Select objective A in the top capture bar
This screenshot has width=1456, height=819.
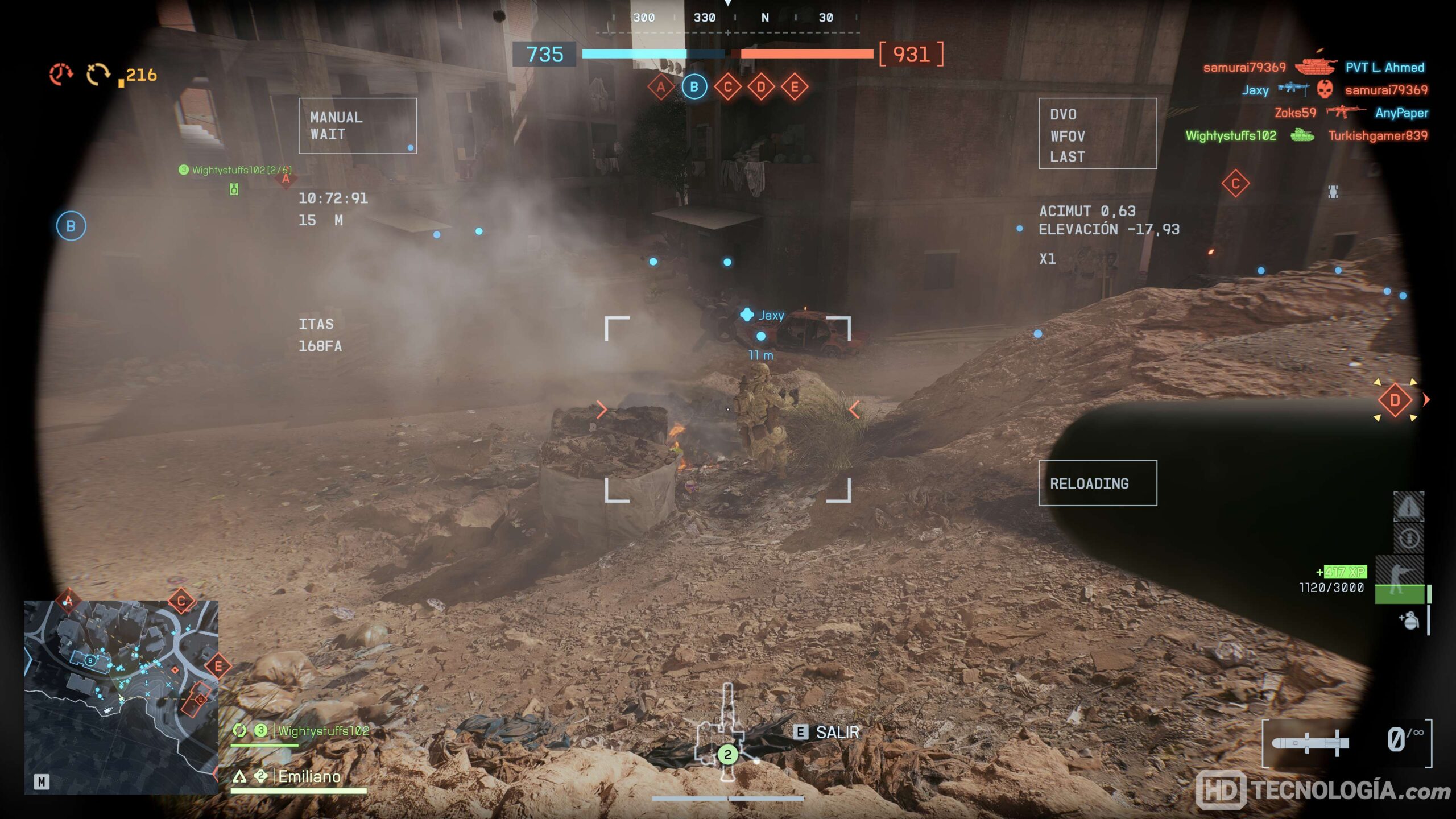coord(660,87)
